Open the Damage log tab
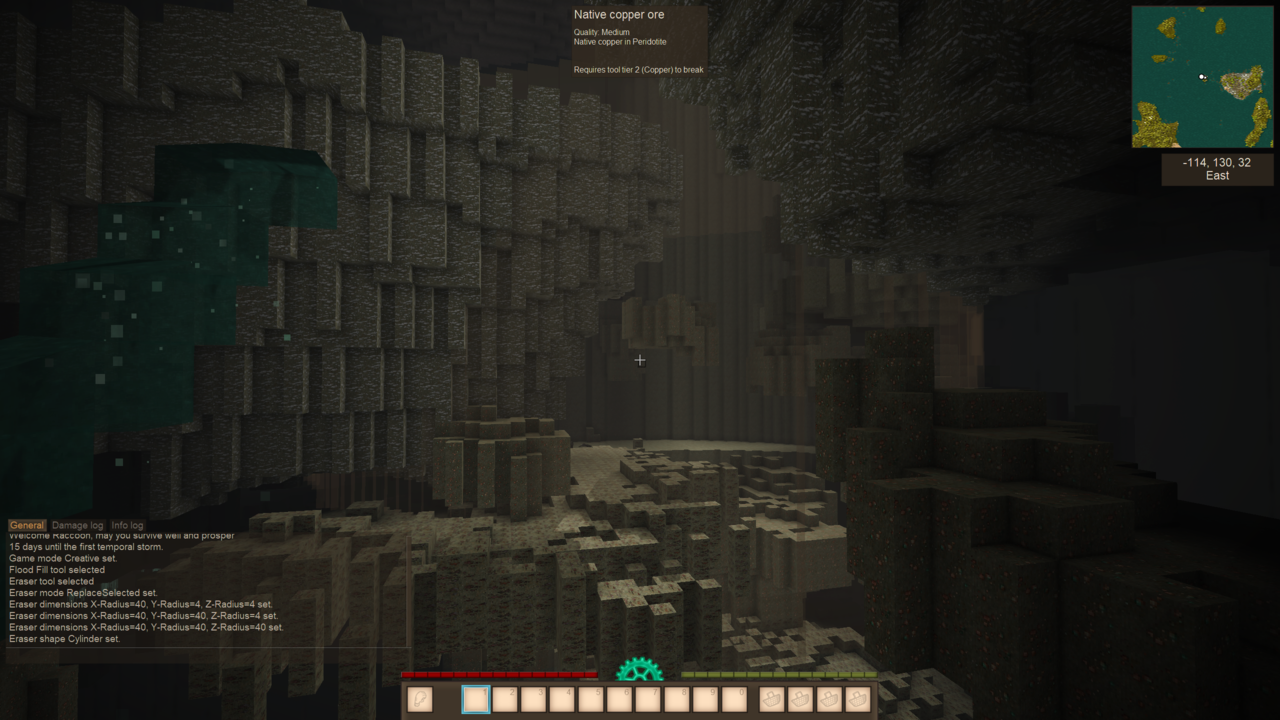The height and width of the screenshot is (720, 1280). pyautogui.click(x=77, y=525)
